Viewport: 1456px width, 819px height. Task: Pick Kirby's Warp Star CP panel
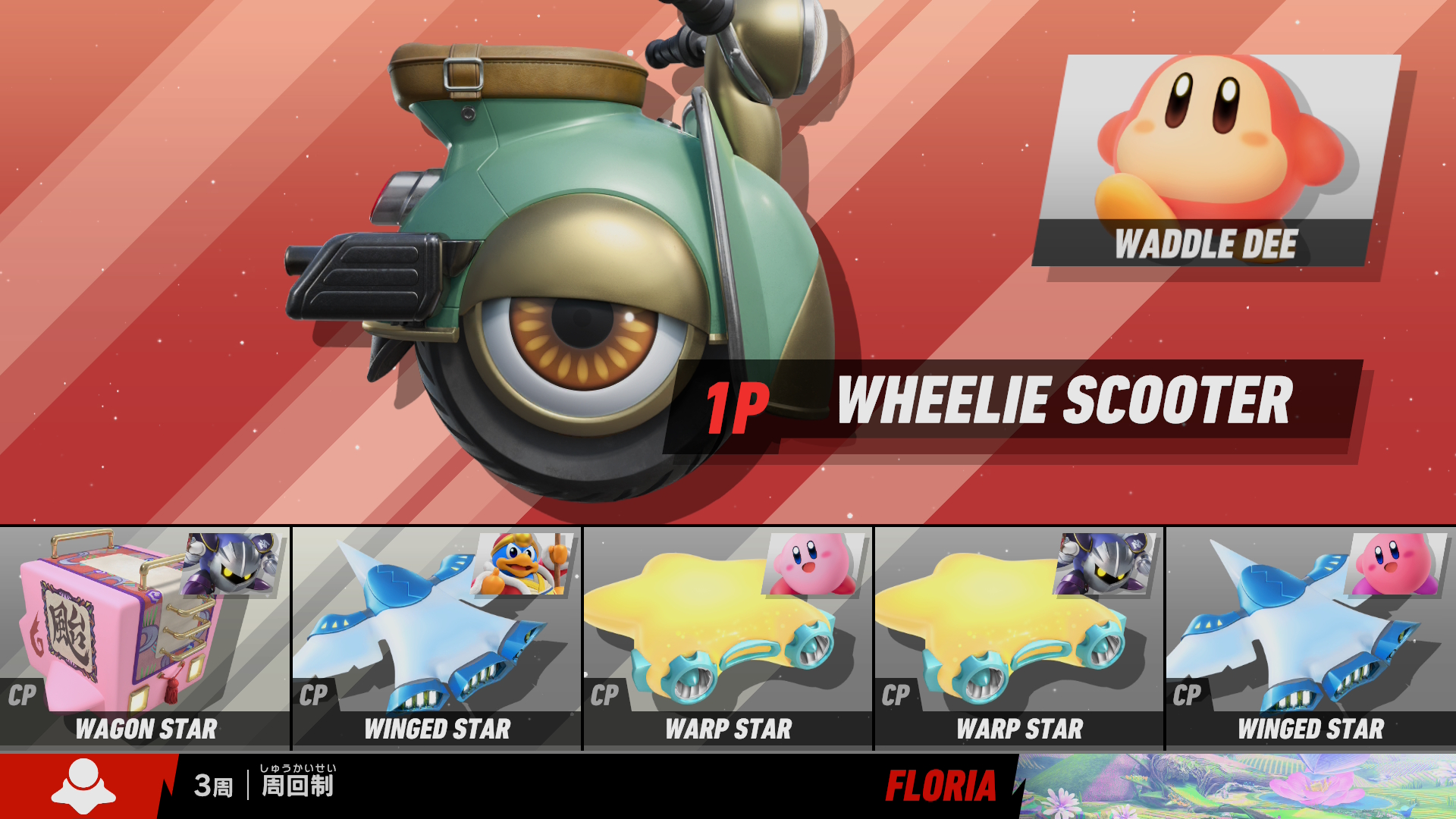(728, 638)
